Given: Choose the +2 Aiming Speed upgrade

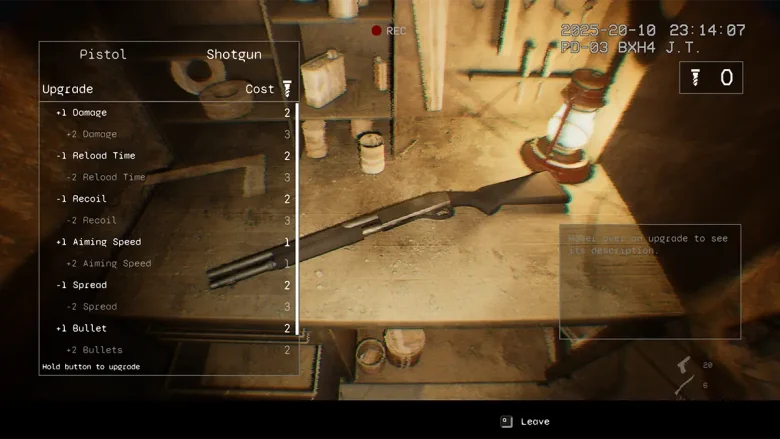Looking at the screenshot, I should pyautogui.click(x=167, y=263).
